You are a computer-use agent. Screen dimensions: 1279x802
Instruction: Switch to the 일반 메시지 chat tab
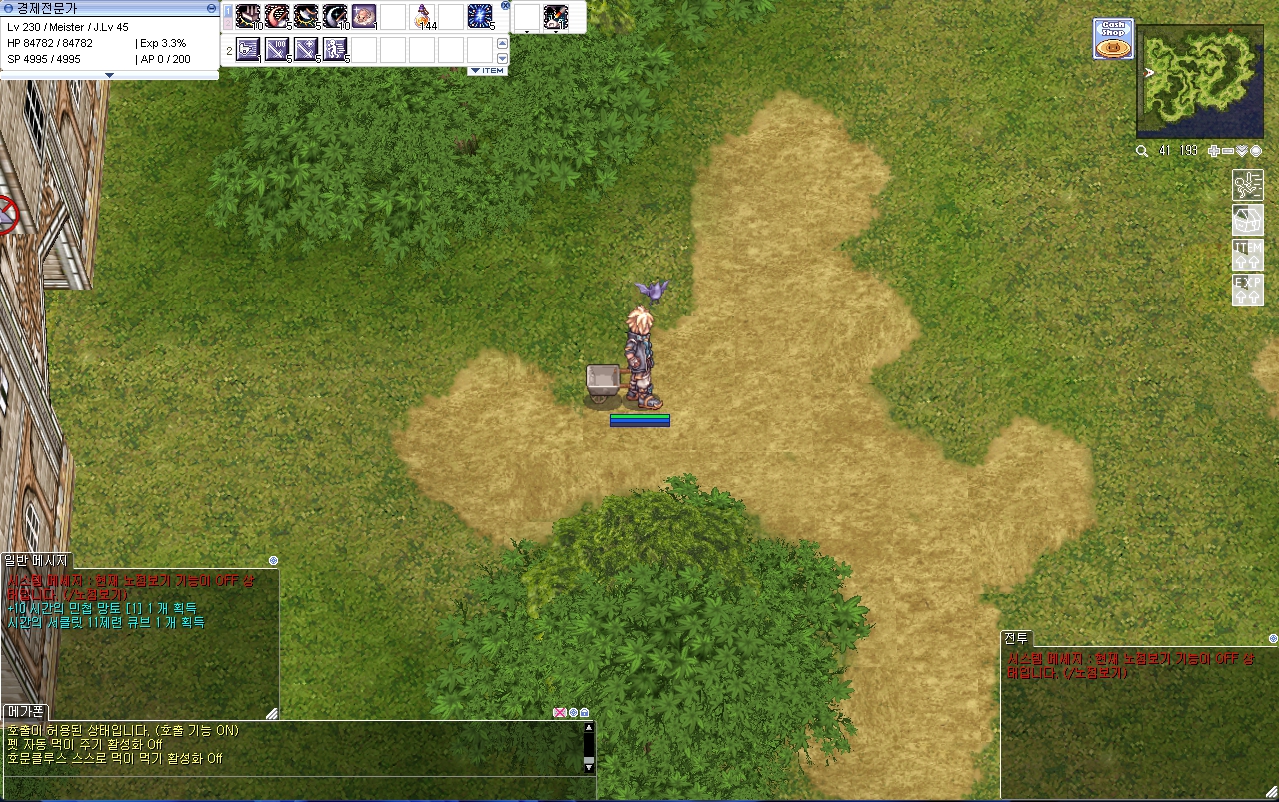click(x=36, y=560)
